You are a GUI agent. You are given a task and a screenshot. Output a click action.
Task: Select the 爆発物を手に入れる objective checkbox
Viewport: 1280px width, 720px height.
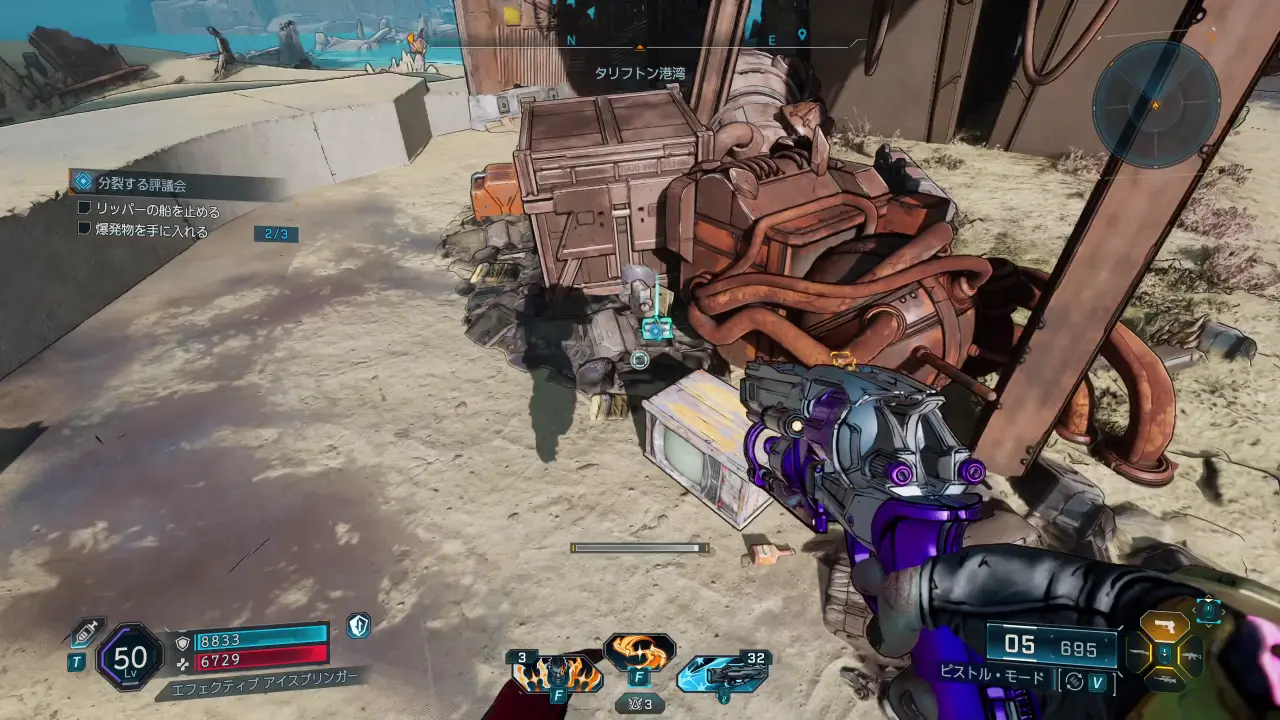point(85,229)
